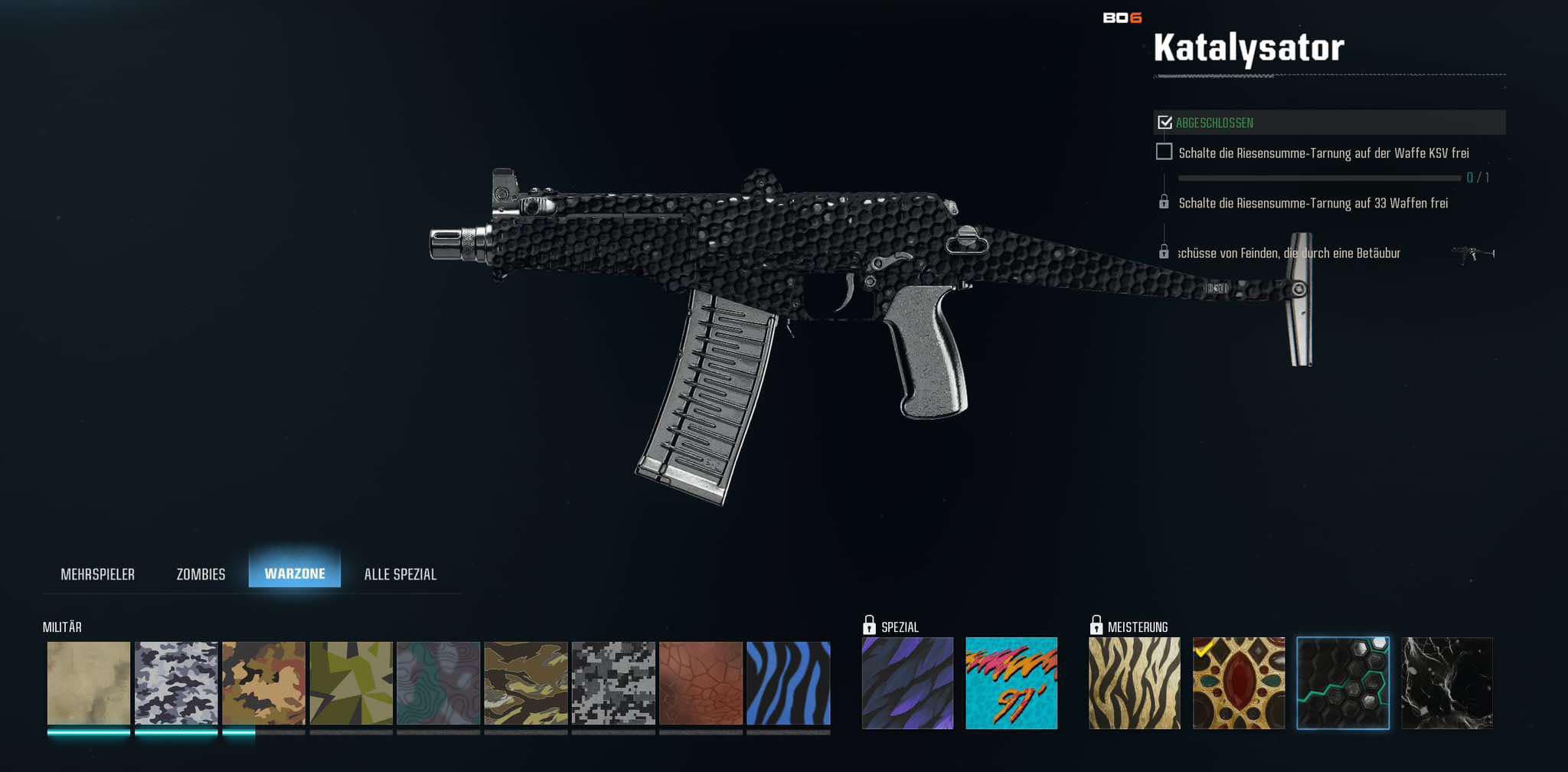Choose the black hexagon Katalysator camo
This screenshot has height=772, width=1568.
coord(1343,683)
